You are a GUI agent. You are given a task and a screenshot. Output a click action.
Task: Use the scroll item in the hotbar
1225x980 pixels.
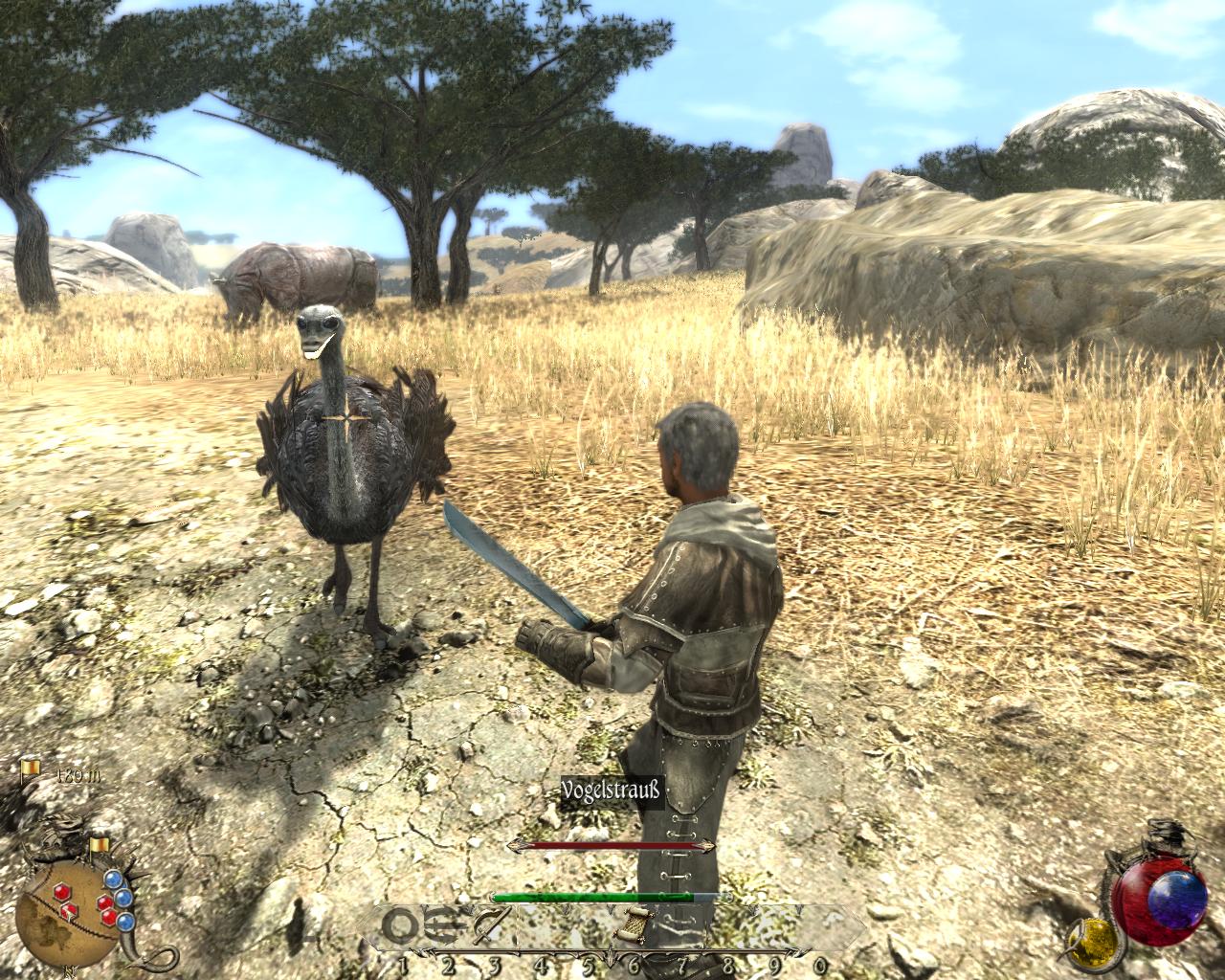point(634,926)
